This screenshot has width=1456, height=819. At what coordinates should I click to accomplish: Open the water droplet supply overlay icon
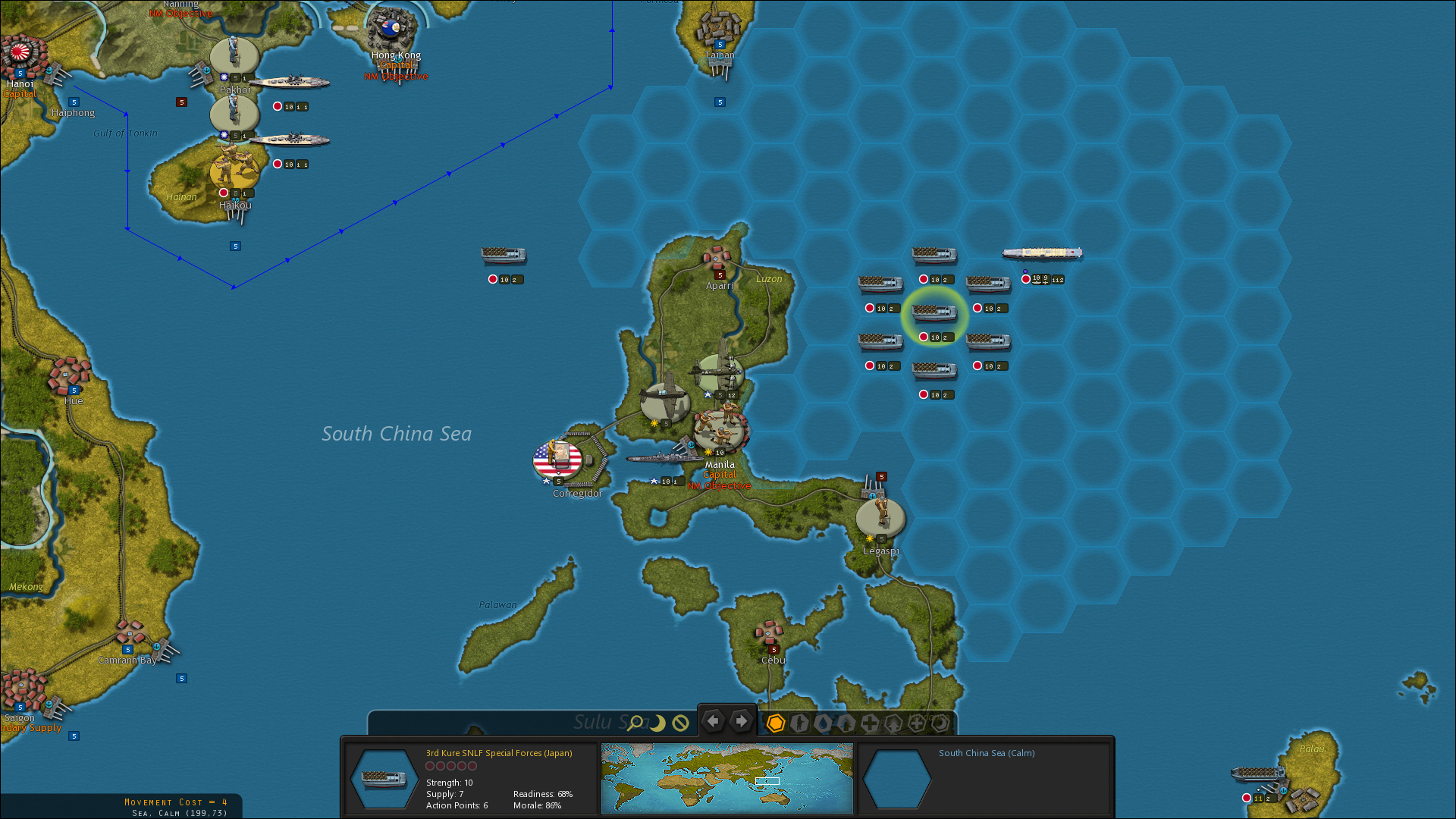(x=824, y=723)
